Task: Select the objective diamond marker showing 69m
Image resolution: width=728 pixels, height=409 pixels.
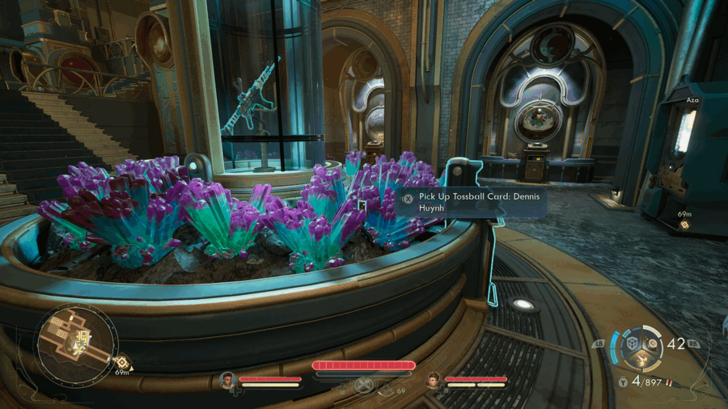Action: click(x=685, y=224)
